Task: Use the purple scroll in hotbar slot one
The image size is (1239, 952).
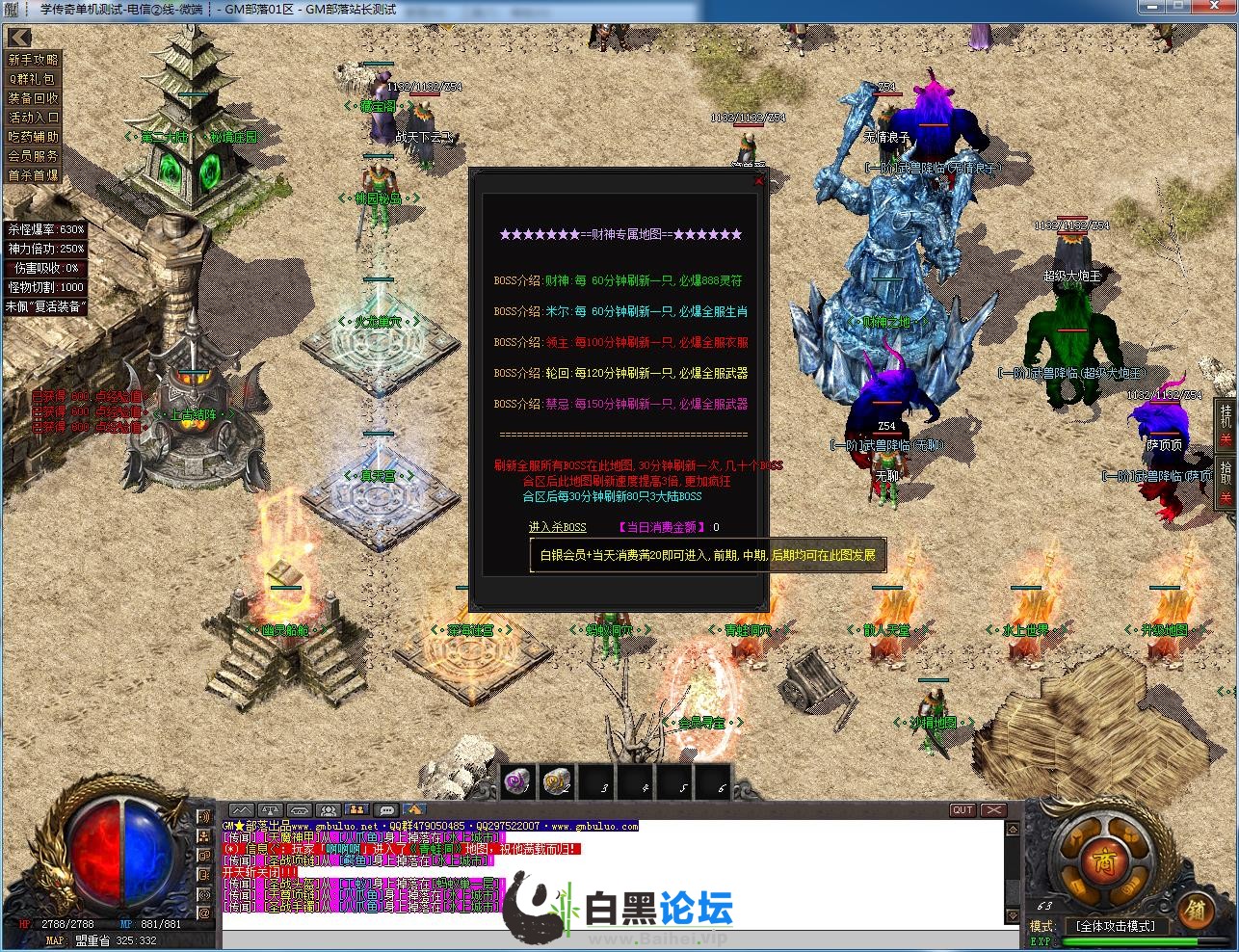Action: coord(518,781)
